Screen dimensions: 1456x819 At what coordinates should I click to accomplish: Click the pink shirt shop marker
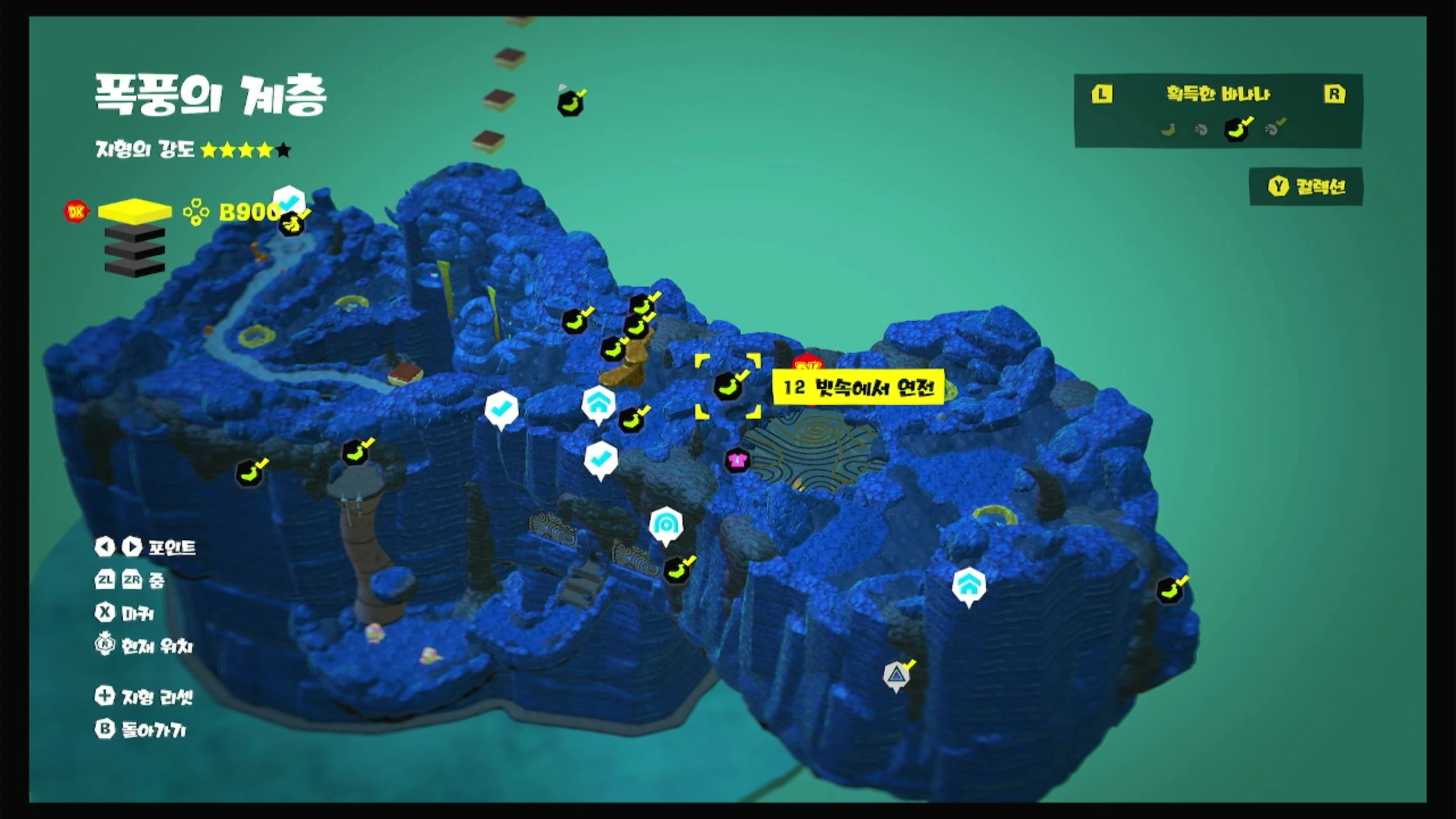point(737,460)
